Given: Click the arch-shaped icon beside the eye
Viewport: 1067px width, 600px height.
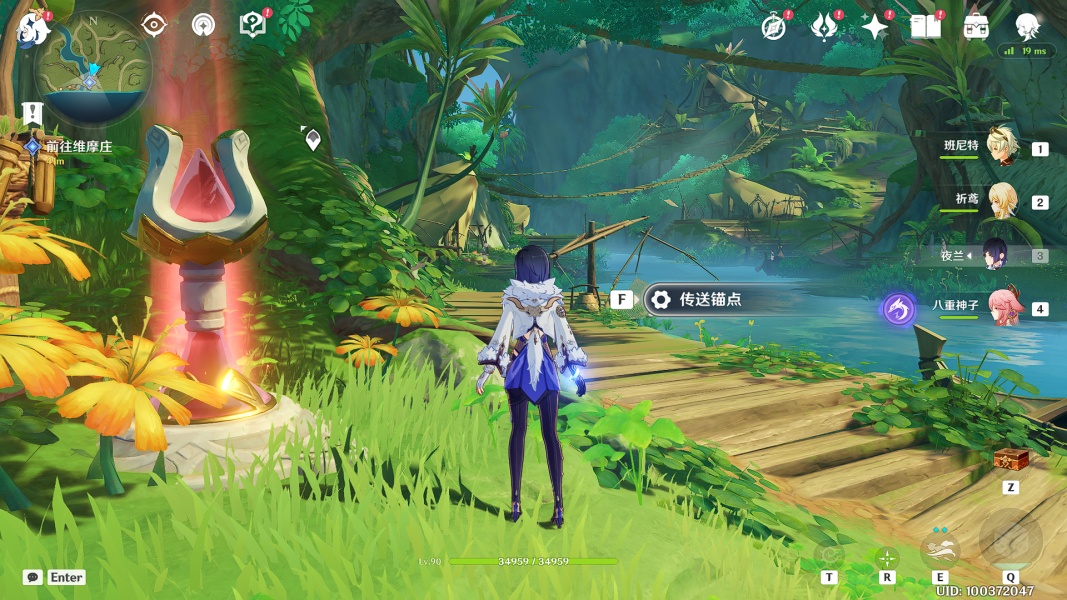Looking at the screenshot, I should 203,25.
